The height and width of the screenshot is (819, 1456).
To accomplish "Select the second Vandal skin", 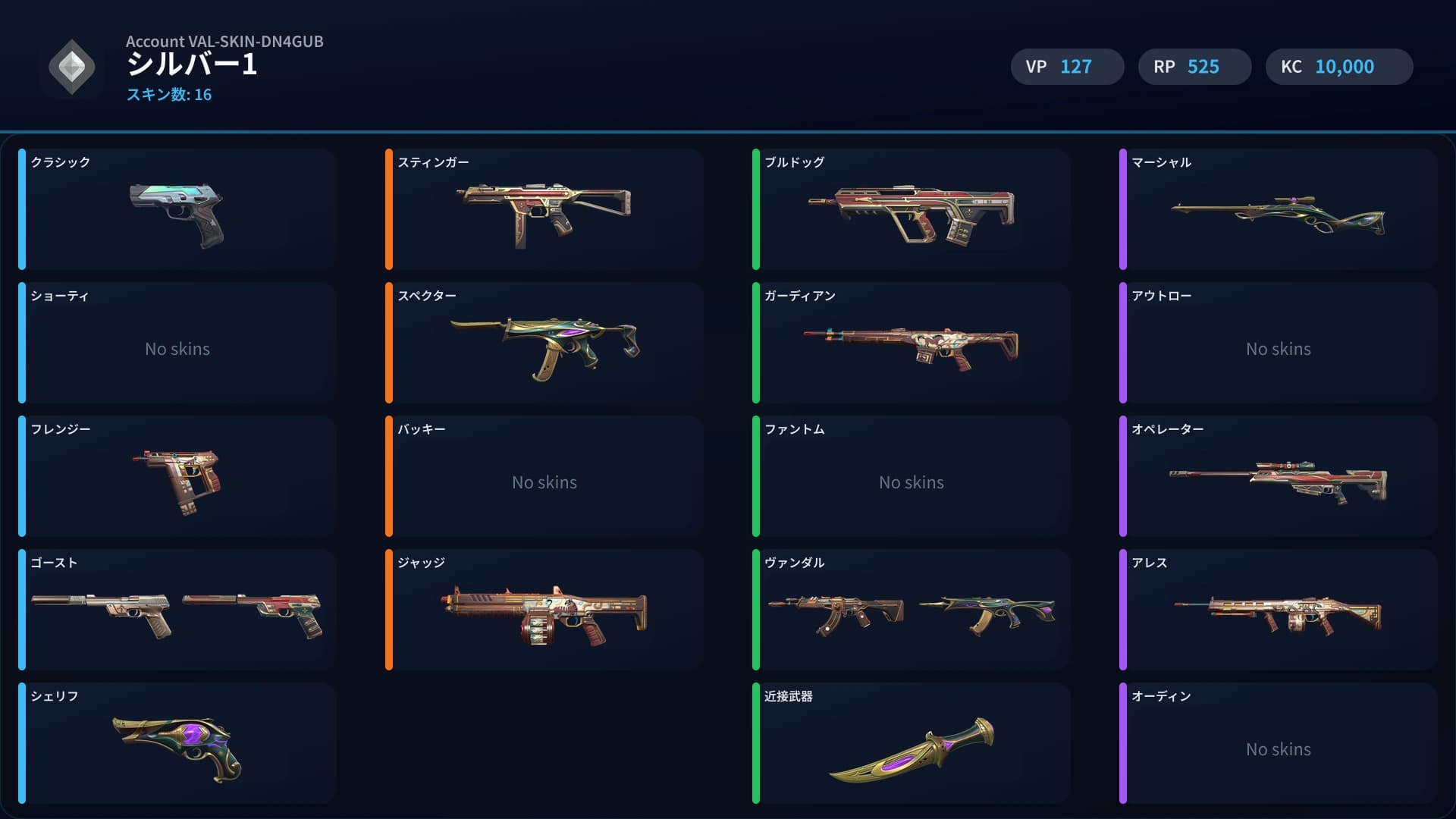I will tap(986, 610).
